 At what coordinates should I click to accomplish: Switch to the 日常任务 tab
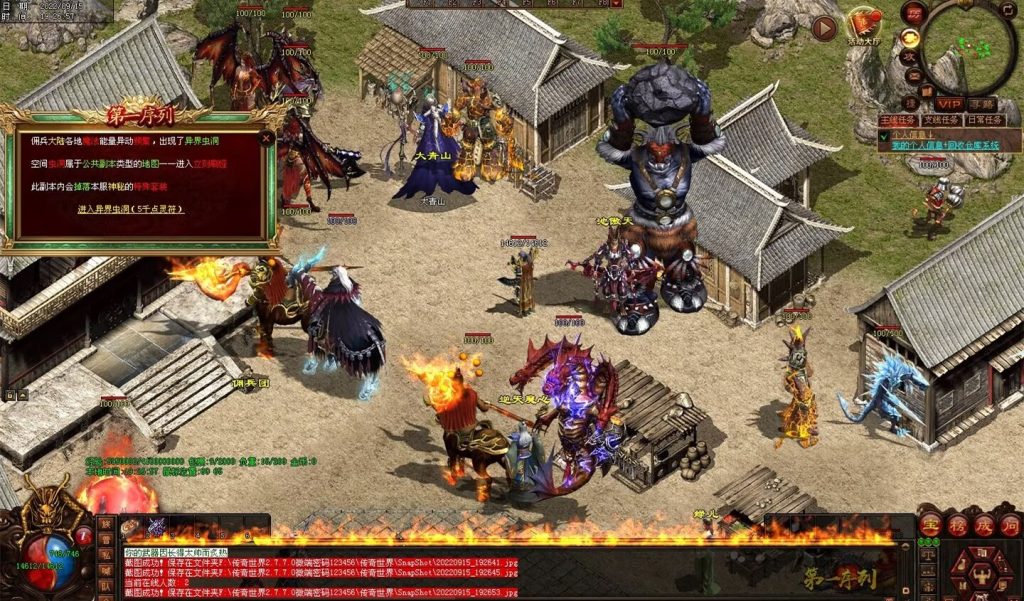[987, 120]
